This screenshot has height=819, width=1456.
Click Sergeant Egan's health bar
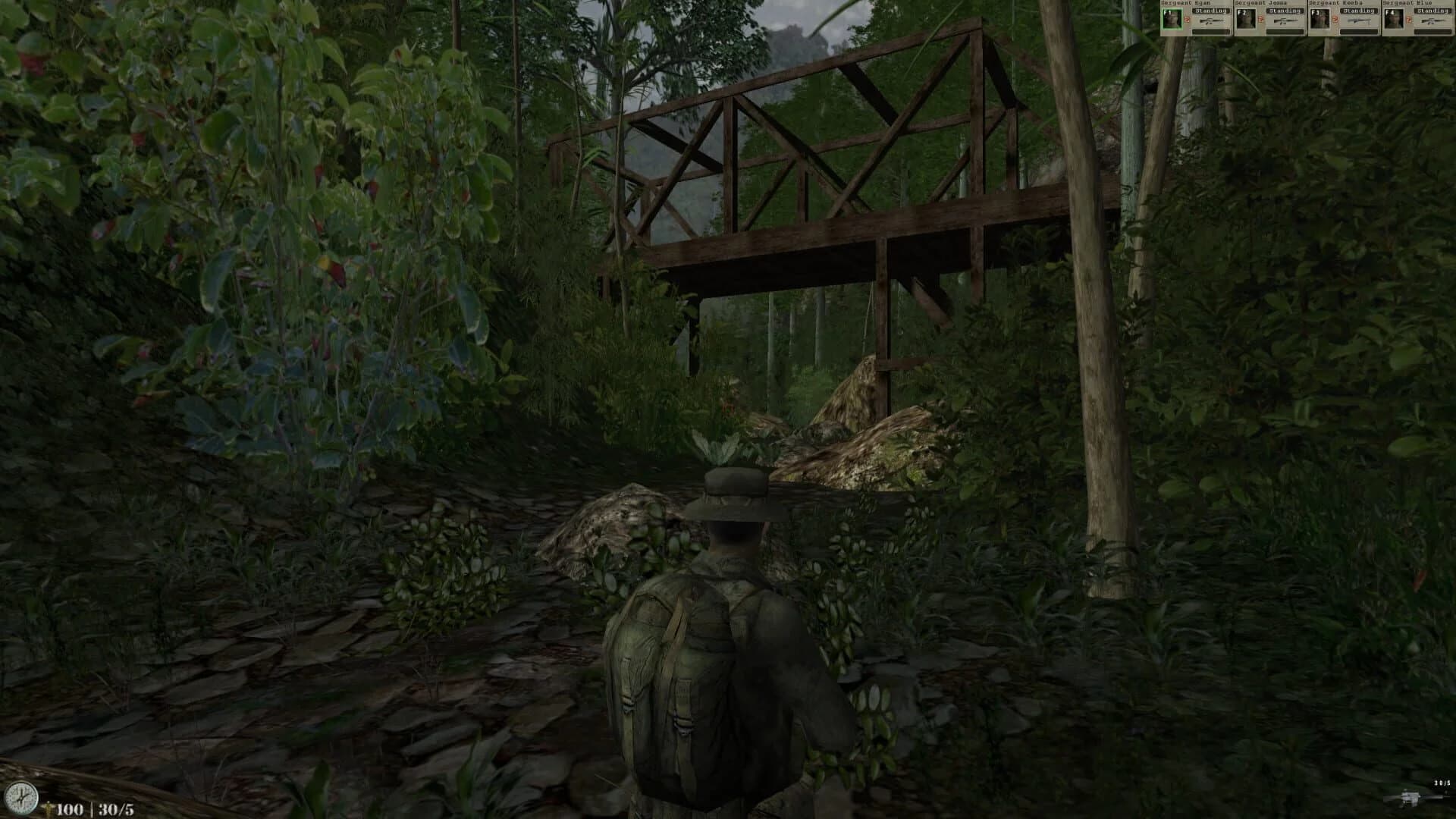pyautogui.click(x=1211, y=32)
